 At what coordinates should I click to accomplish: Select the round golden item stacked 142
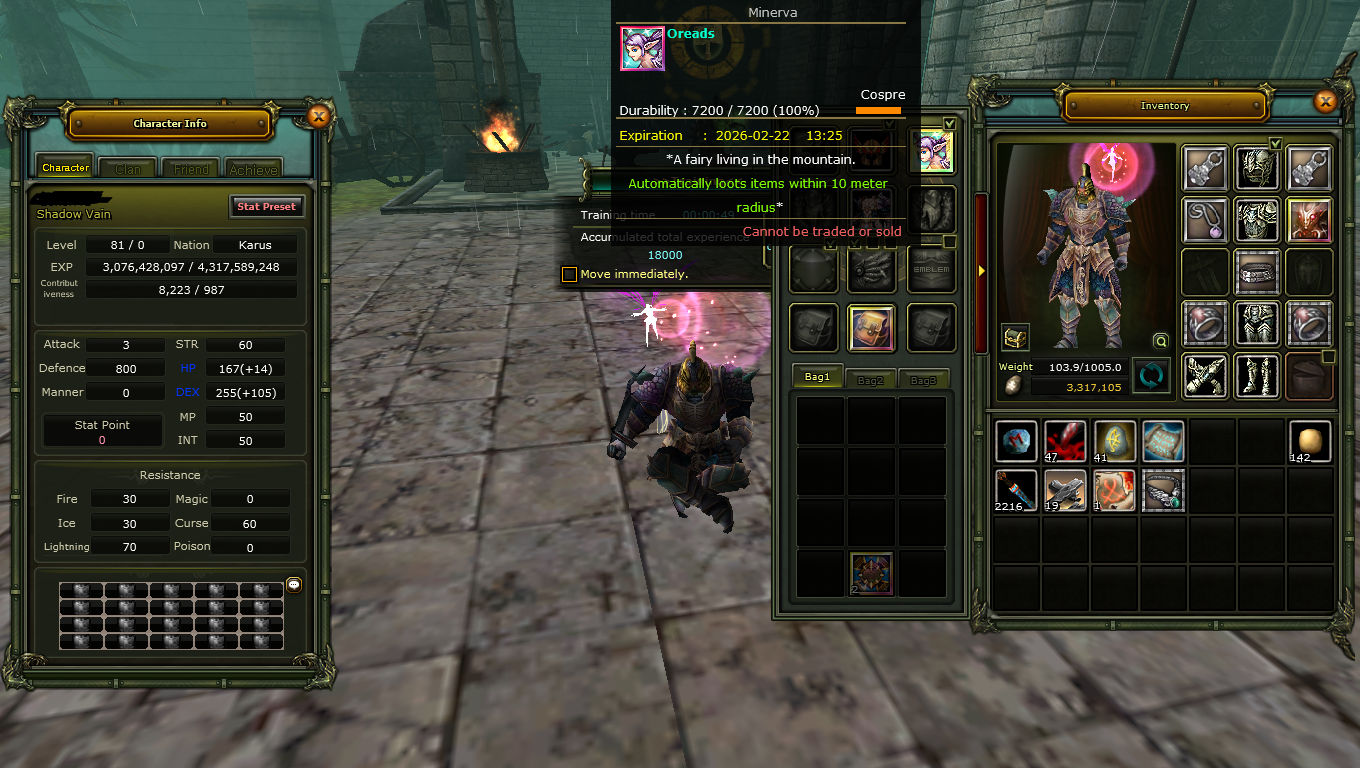tap(1309, 441)
